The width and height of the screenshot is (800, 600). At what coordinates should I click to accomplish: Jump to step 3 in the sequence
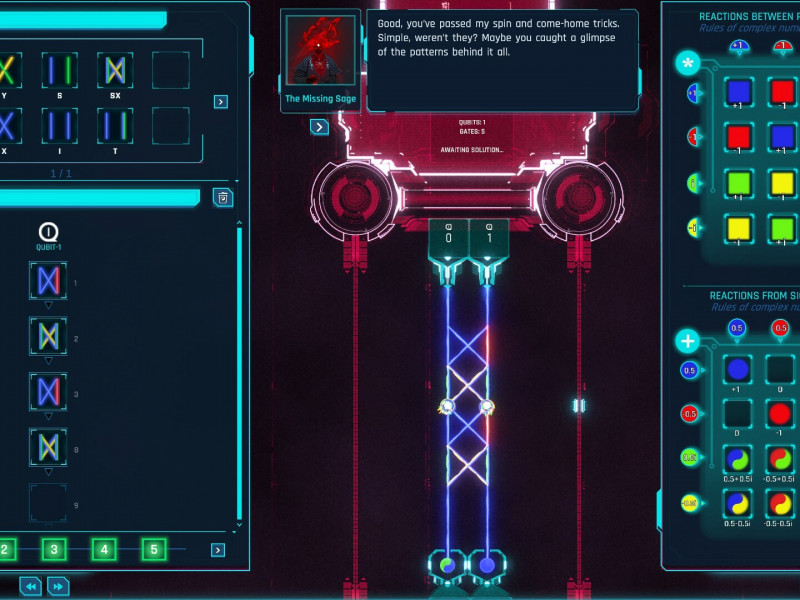pos(54,549)
